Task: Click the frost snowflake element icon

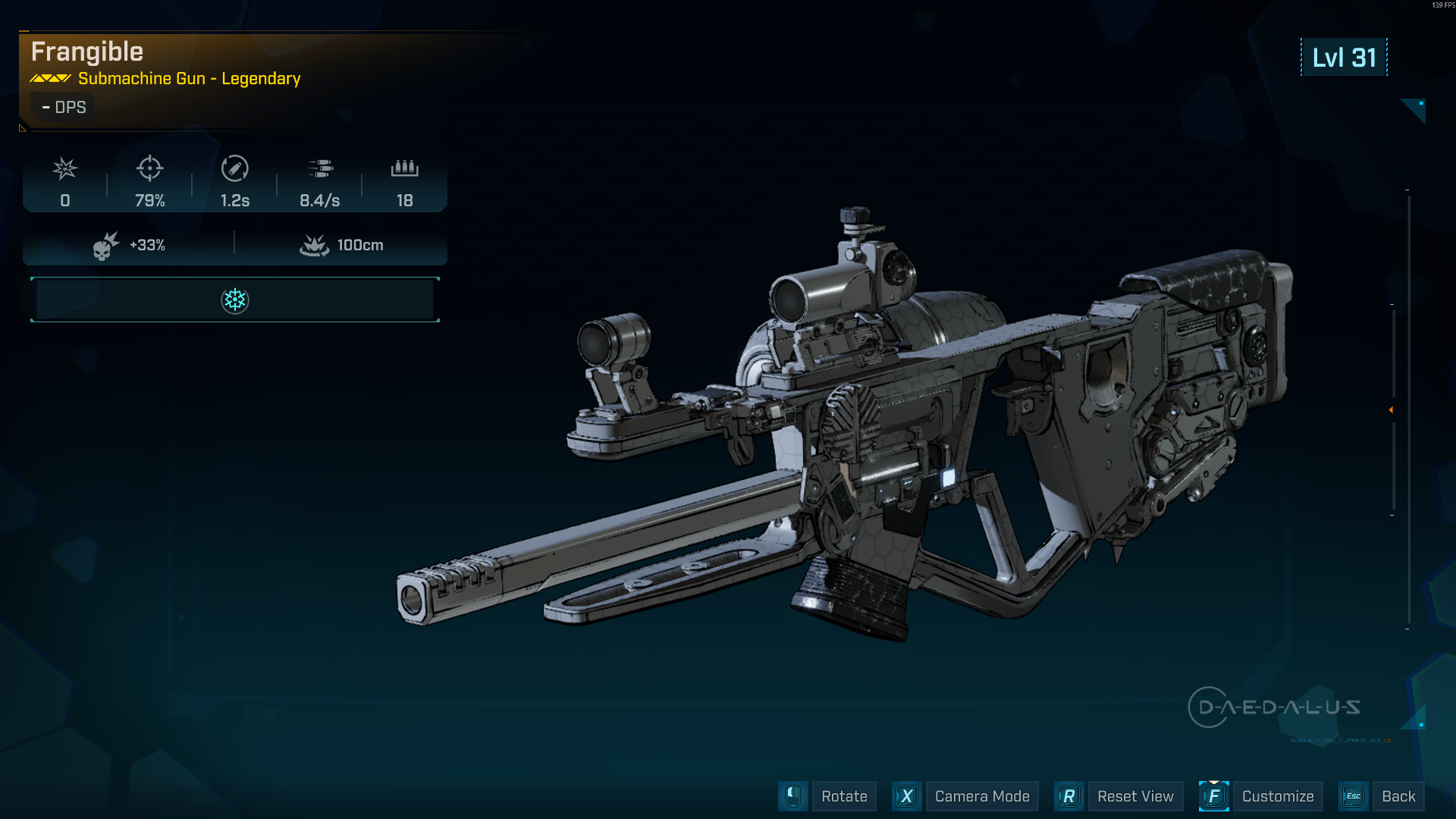Action: pos(235,300)
